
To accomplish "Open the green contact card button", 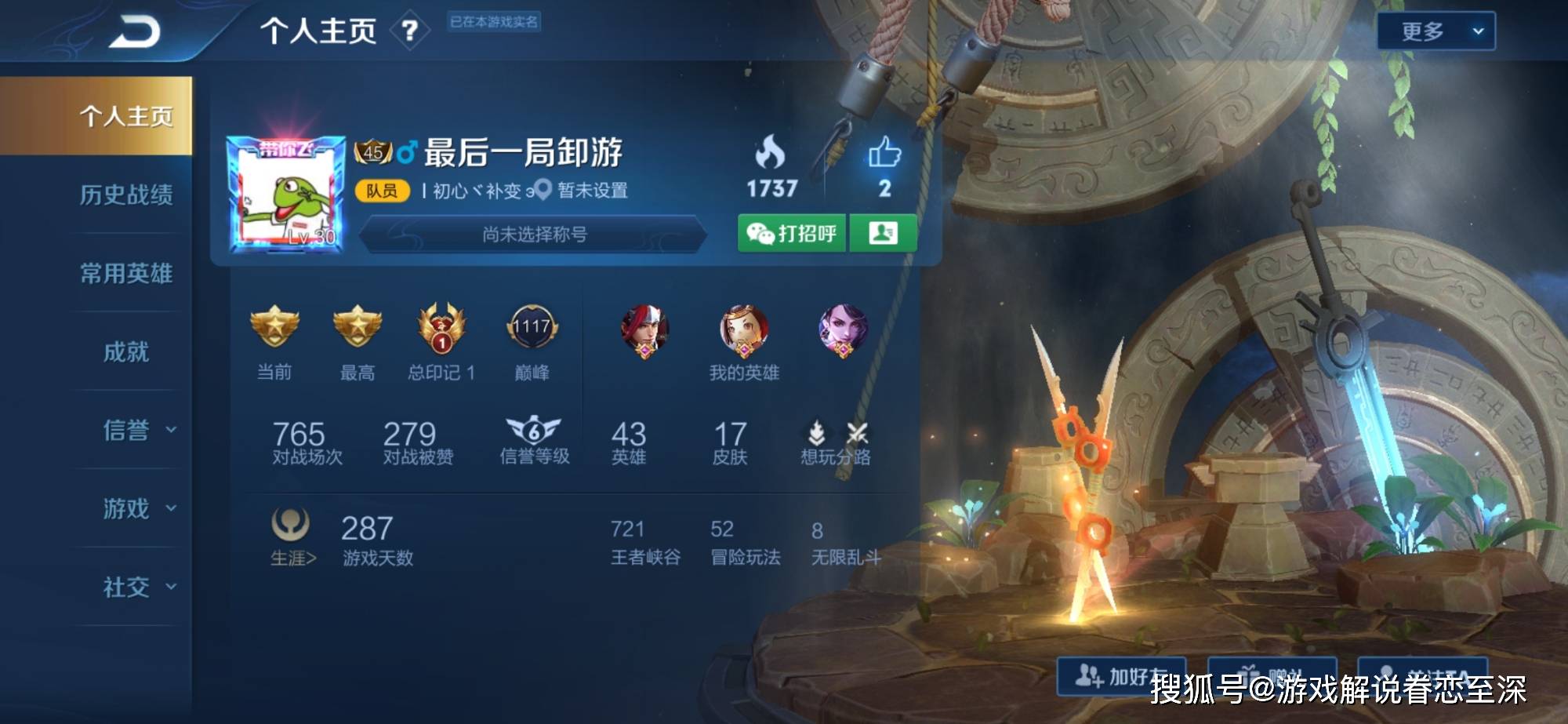I will point(884,233).
